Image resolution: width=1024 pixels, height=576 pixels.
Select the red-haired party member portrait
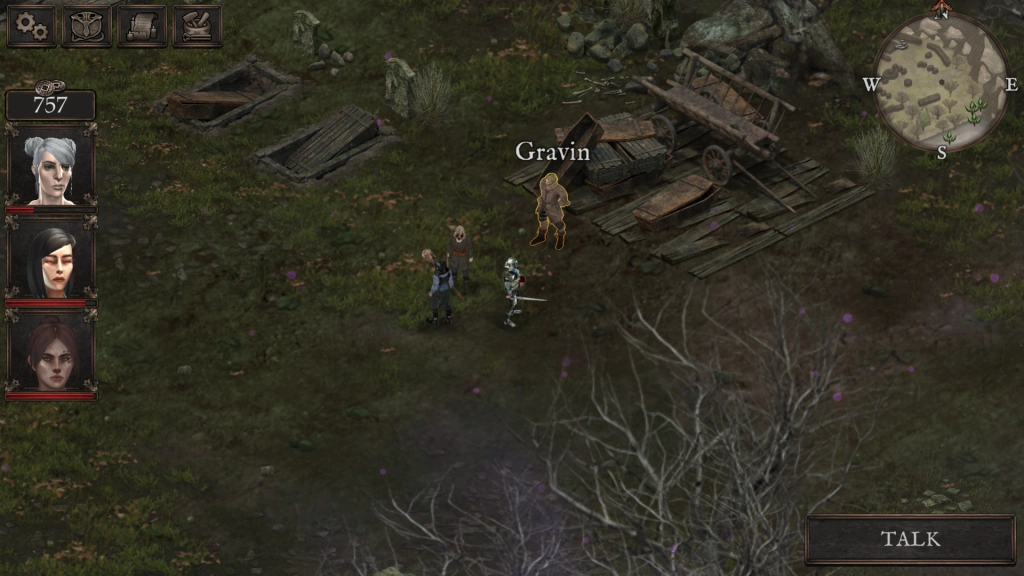click(51, 354)
